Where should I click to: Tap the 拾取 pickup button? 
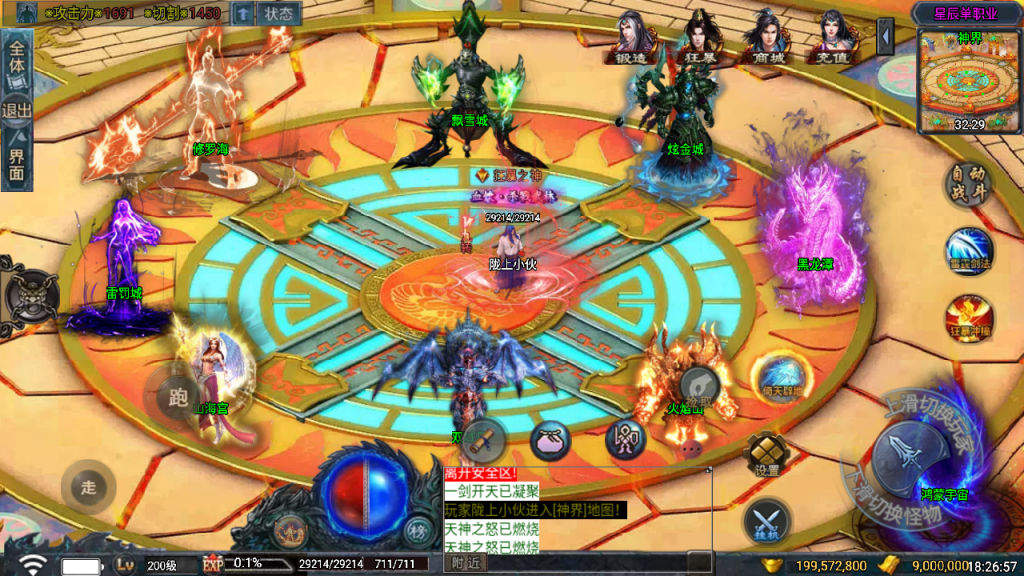[x=699, y=386]
